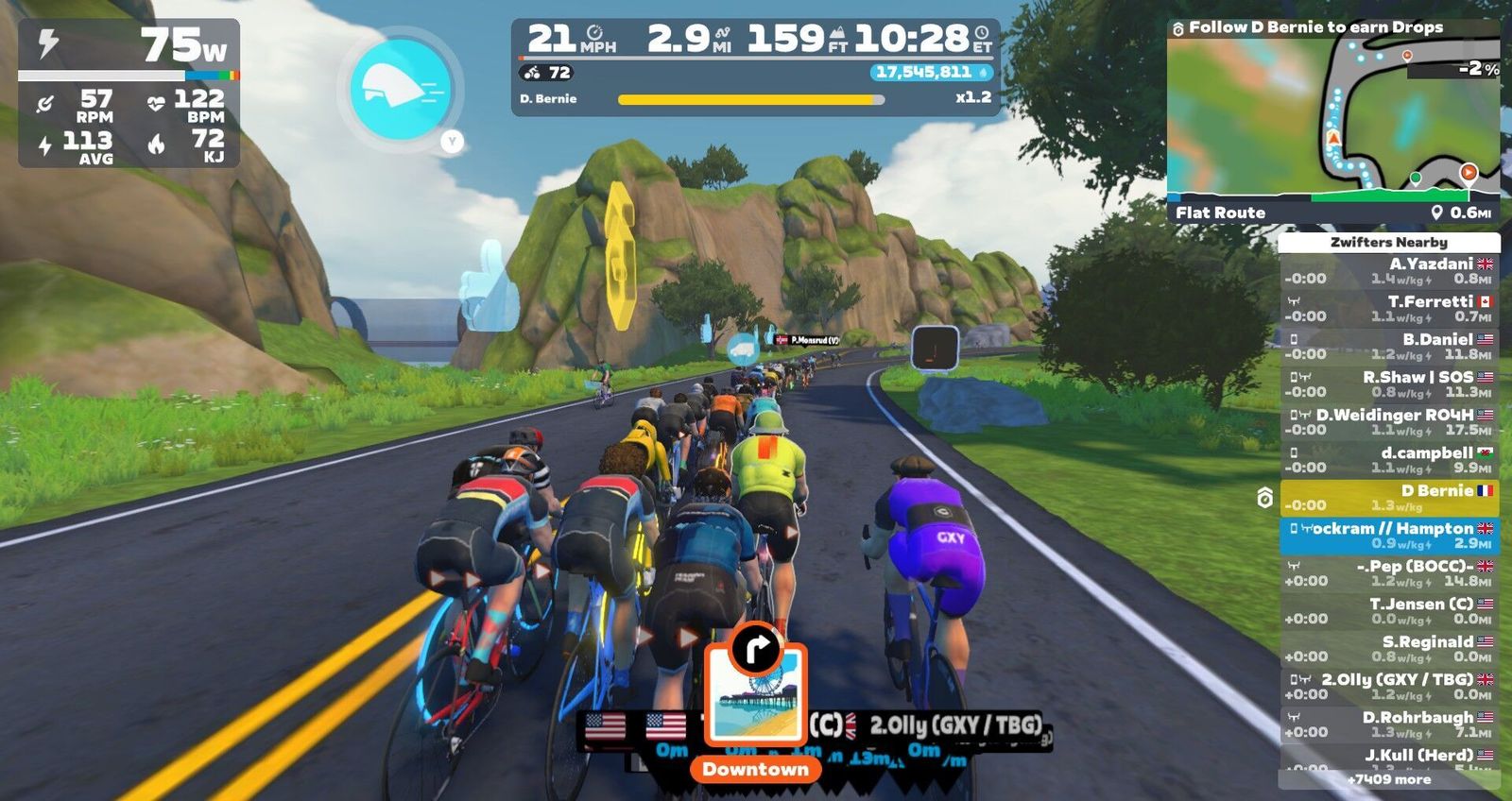The width and height of the screenshot is (1512, 801).
Task: Open the power and cadence stats panel
Action: (x=129, y=93)
